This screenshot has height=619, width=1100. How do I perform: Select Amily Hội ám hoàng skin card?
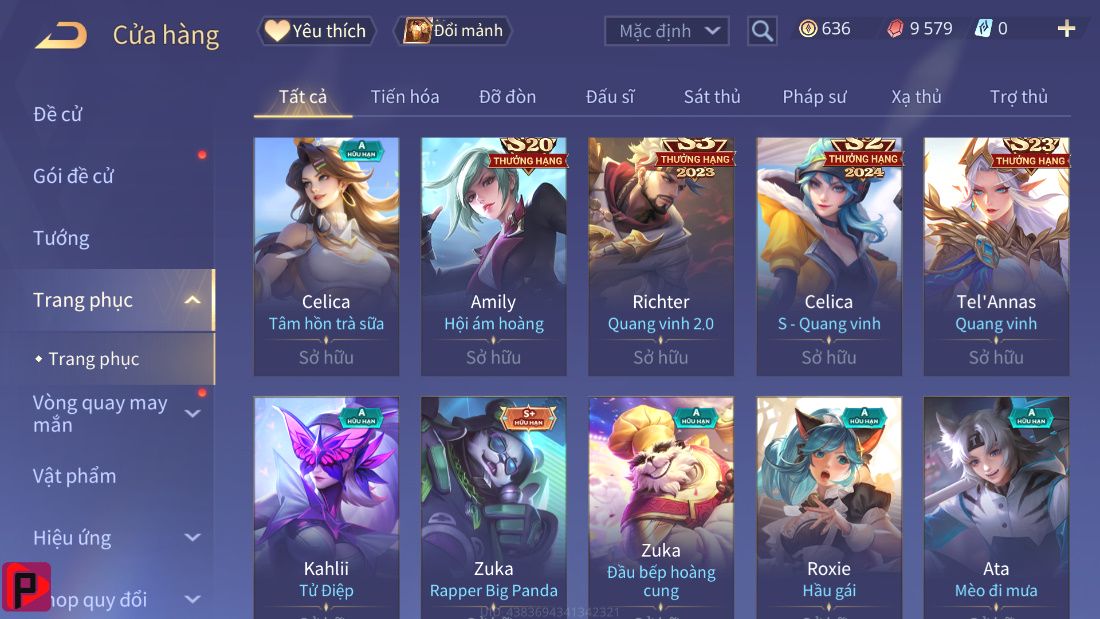(x=493, y=256)
